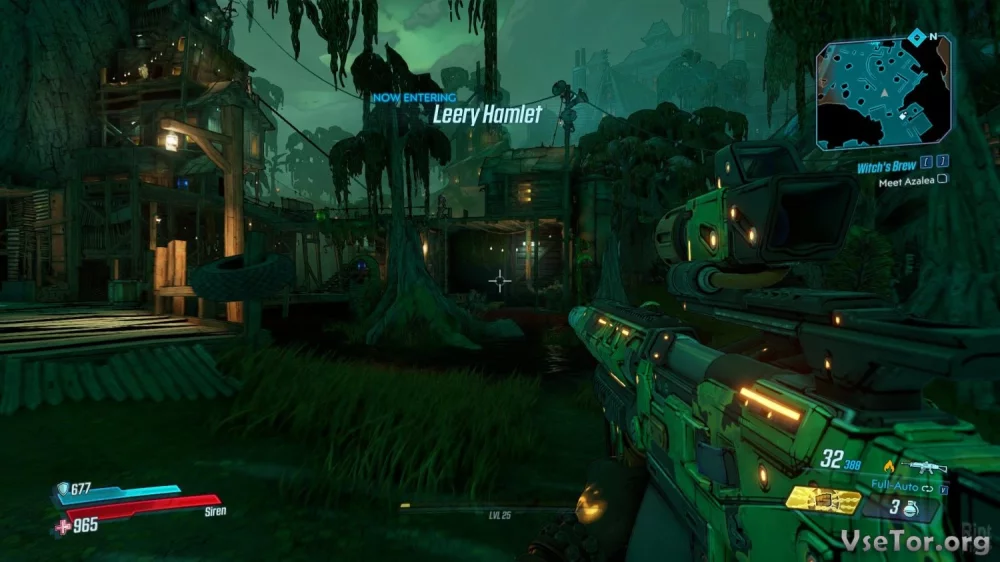Click the incendiary flame element icon

coord(888,465)
